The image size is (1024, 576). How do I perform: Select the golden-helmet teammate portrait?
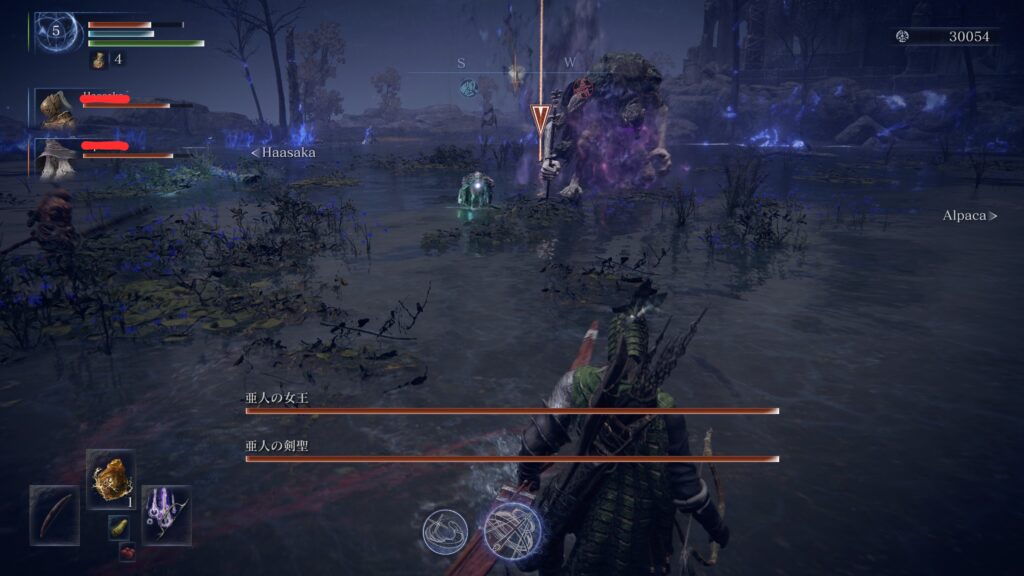[x=56, y=107]
